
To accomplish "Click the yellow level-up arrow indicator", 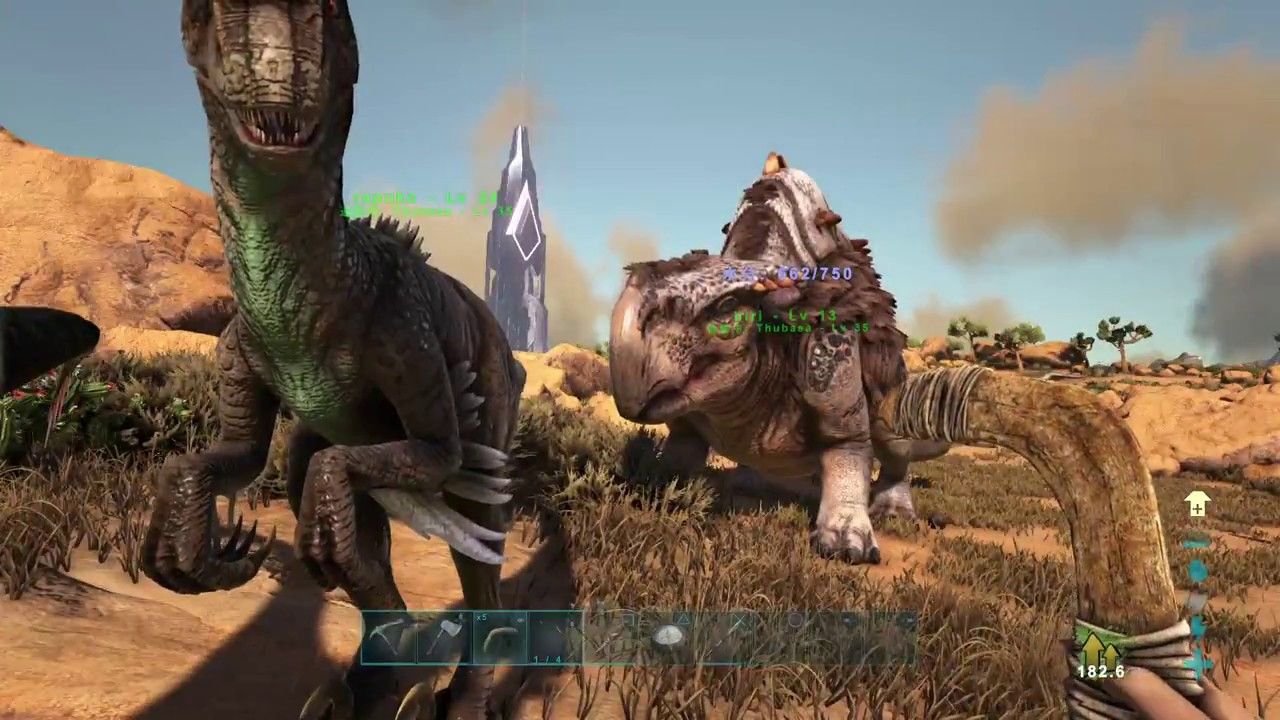I will pyautogui.click(x=1197, y=505).
